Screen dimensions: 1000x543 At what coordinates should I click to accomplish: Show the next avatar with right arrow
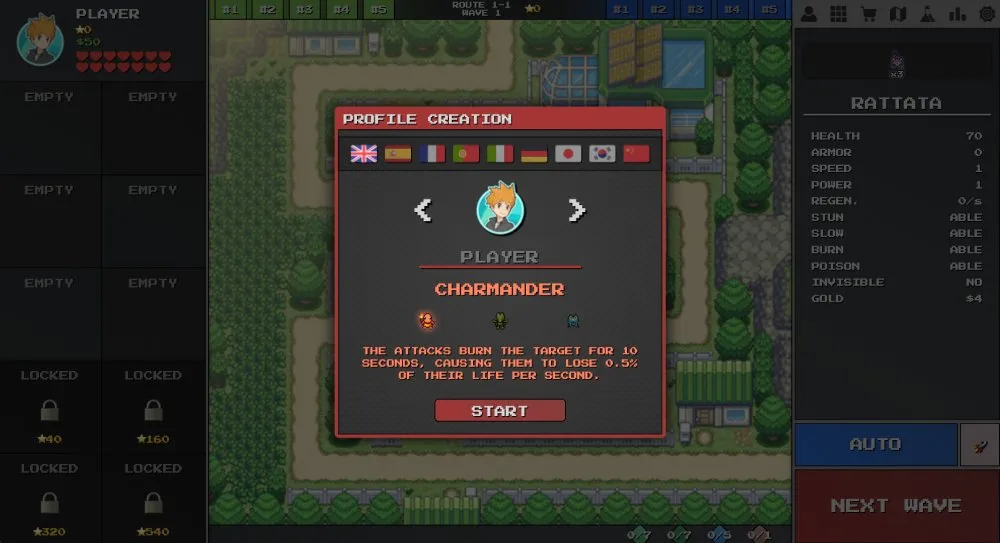click(576, 209)
